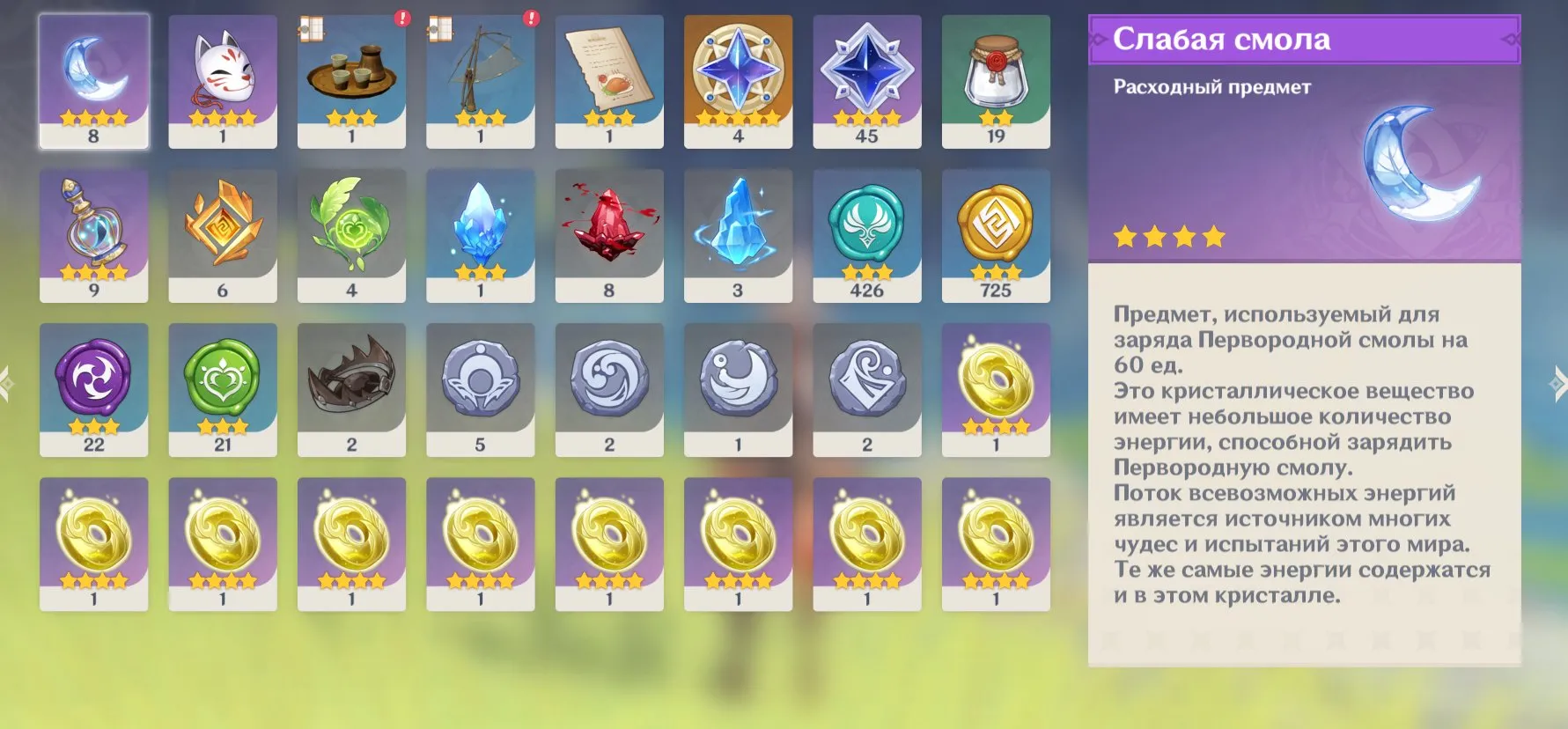Image resolution: width=1568 pixels, height=729 pixels.
Task: Choose the blue star crystal with 45
Action: tap(867, 80)
